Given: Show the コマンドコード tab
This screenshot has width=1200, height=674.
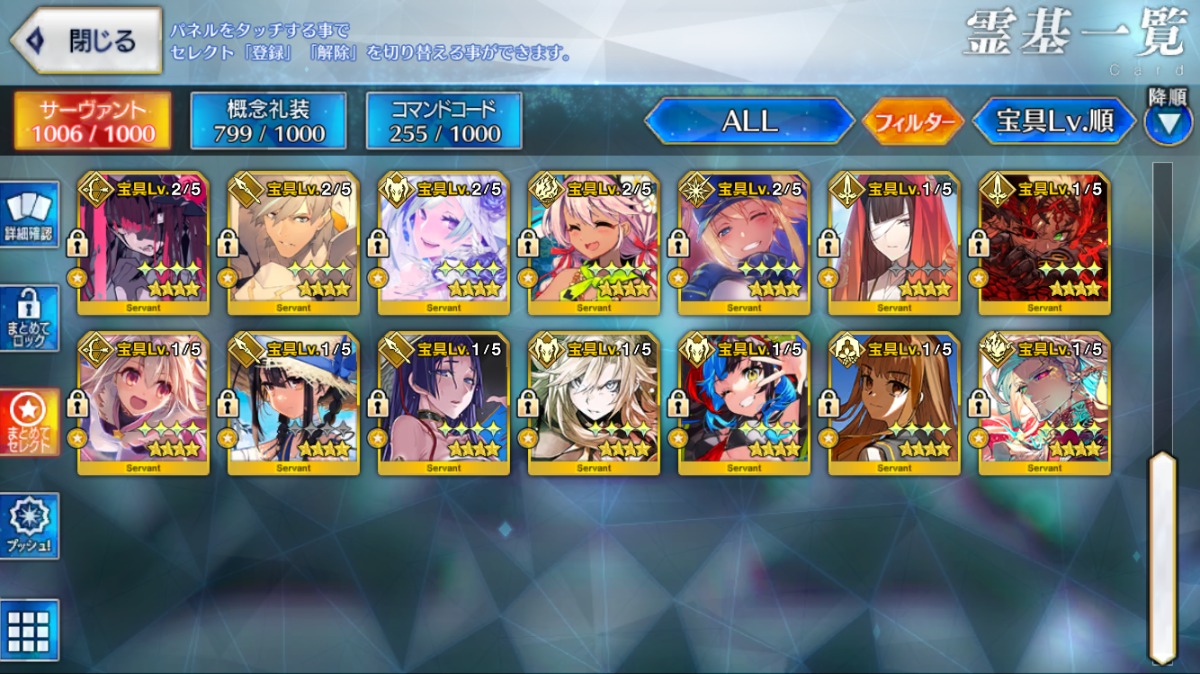Looking at the screenshot, I should click(x=444, y=121).
